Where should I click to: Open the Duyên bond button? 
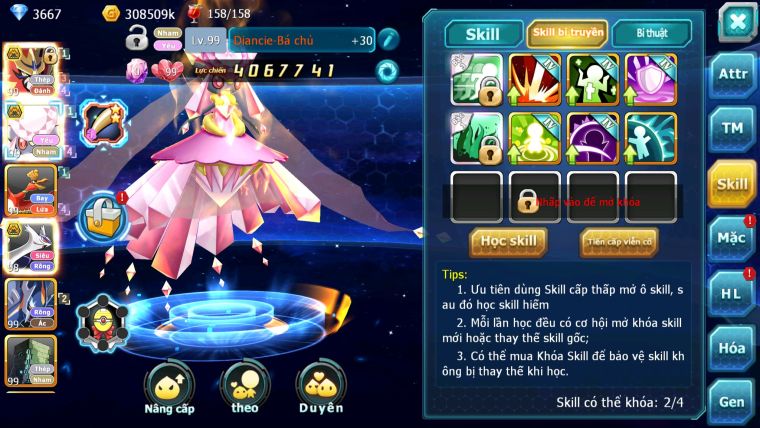click(x=321, y=388)
